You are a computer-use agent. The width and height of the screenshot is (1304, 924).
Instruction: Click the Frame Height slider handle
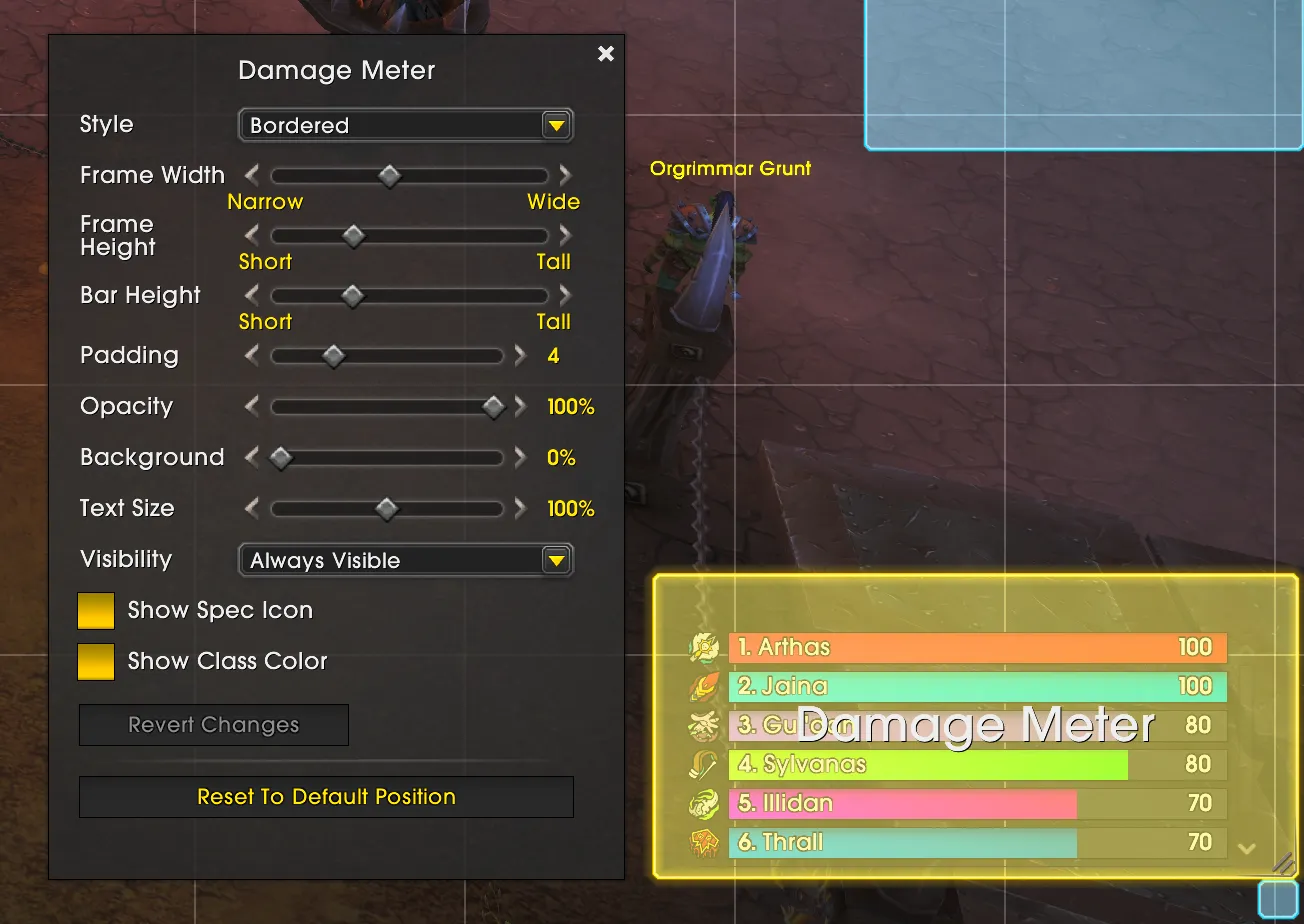click(x=353, y=236)
